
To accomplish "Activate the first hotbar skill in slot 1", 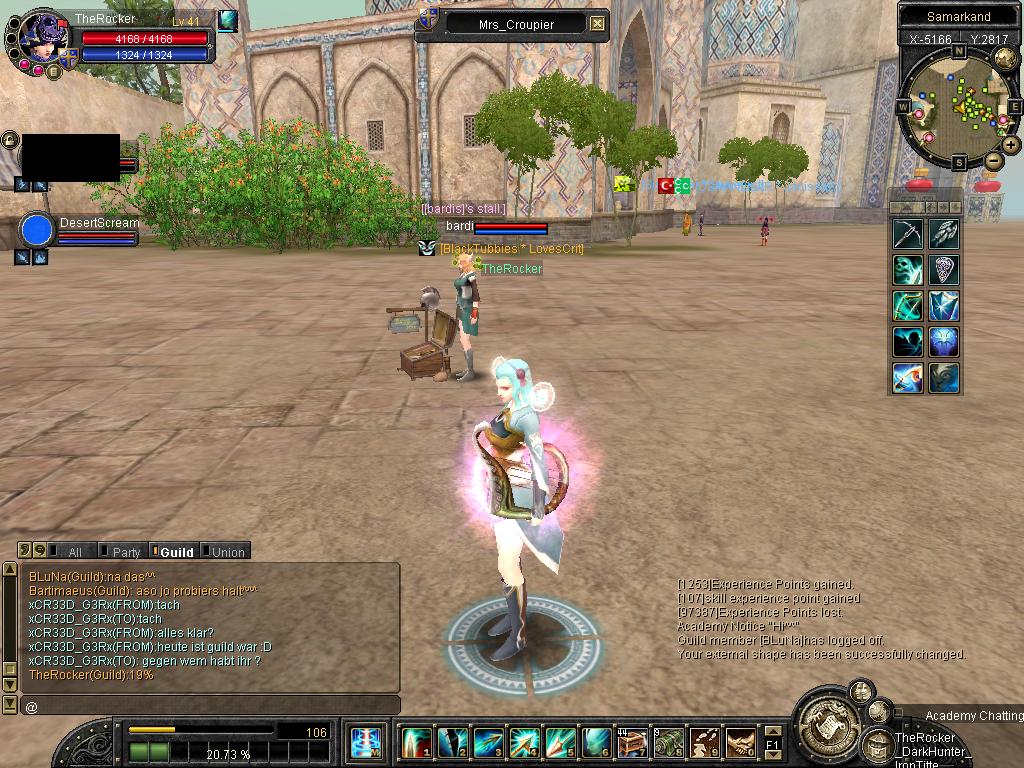I will coord(416,743).
